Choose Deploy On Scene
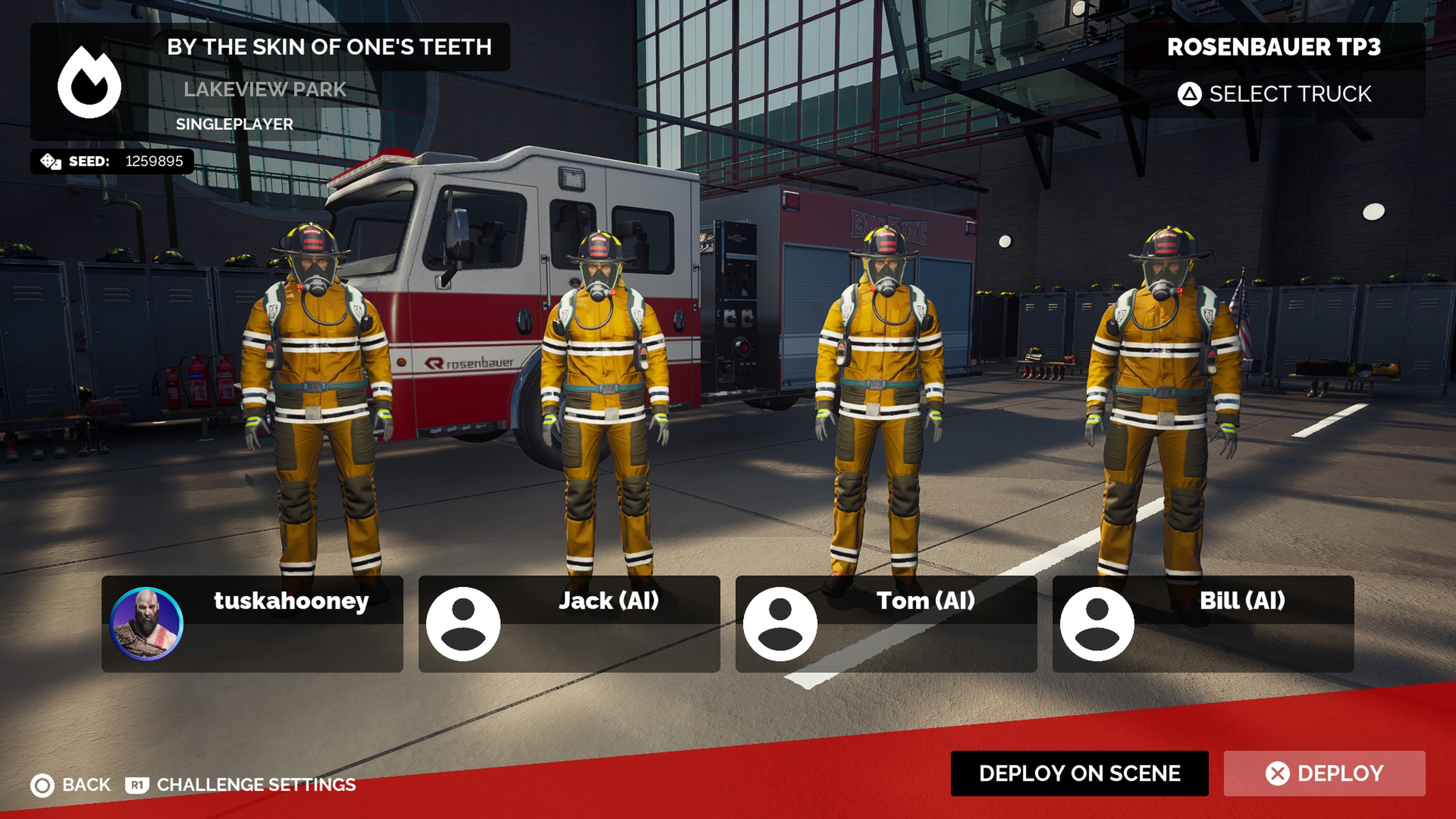Screen dimensions: 1456x819 coord(1079,773)
